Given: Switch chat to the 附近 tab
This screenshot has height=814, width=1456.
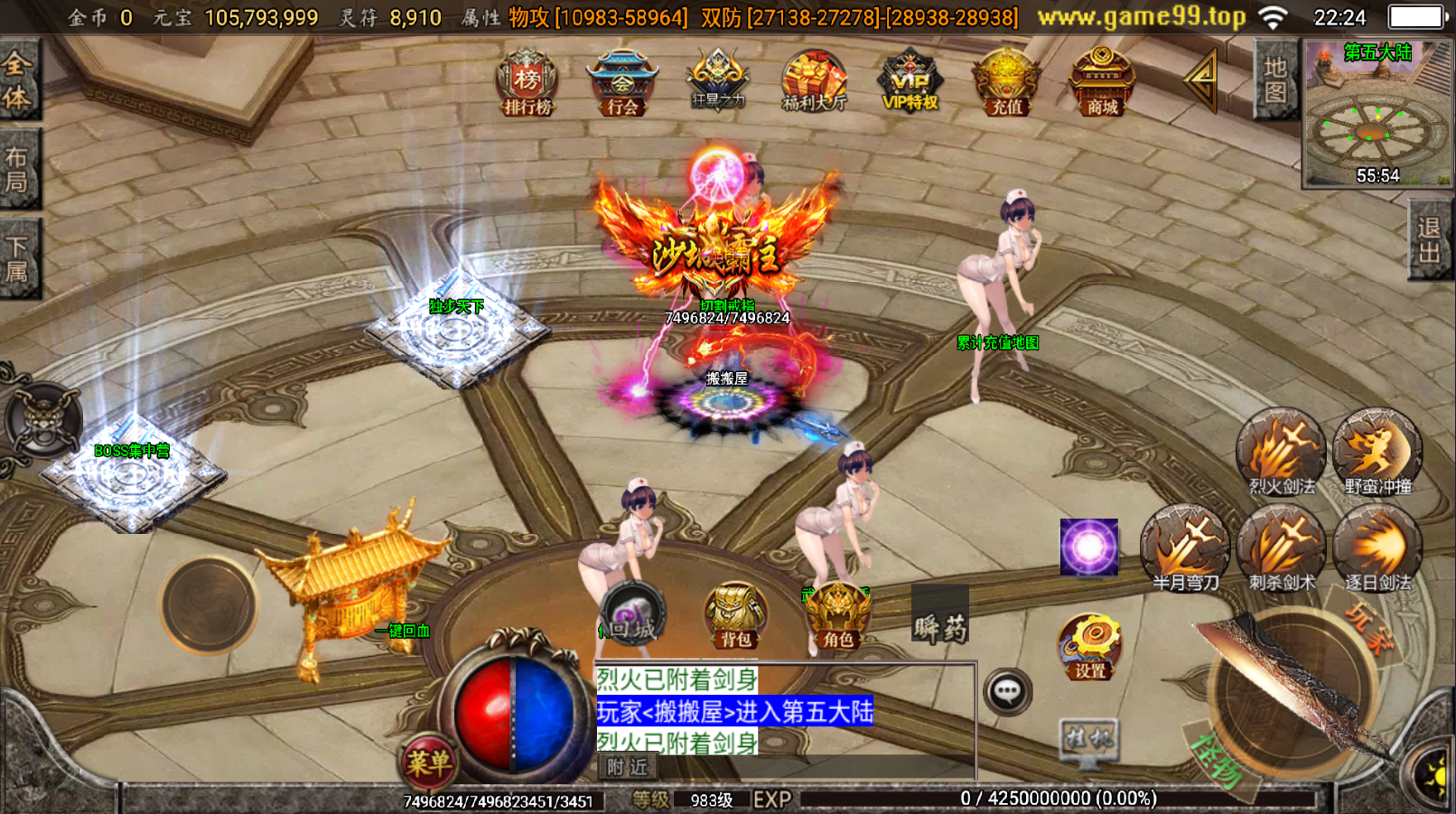Looking at the screenshot, I should pyautogui.click(x=628, y=767).
